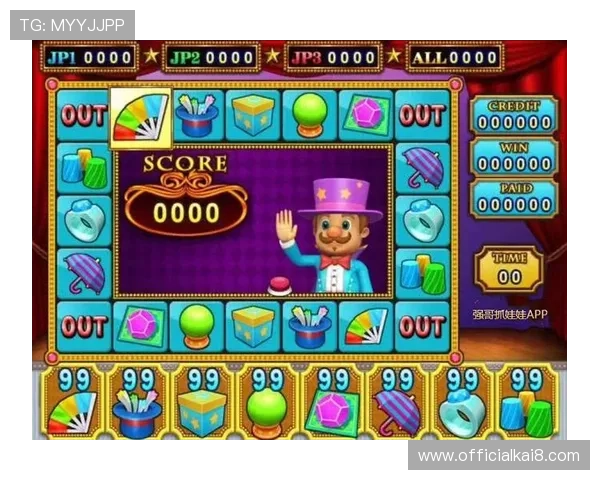Bet on the purple umbrella with 99 counter
The height and width of the screenshot is (480, 600).
point(397,402)
